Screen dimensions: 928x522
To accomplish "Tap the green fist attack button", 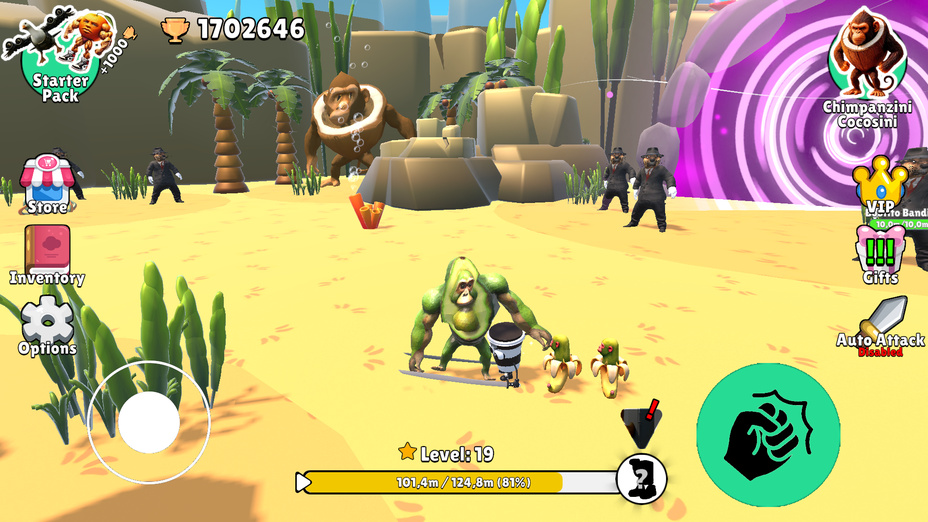I will point(768,435).
